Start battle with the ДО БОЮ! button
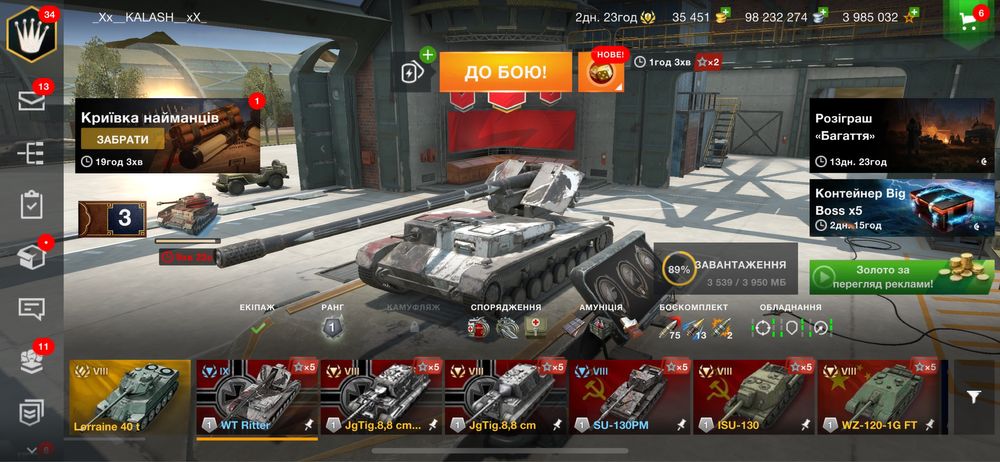Screen dimensions: 1000x462 click(x=505, y=72)
